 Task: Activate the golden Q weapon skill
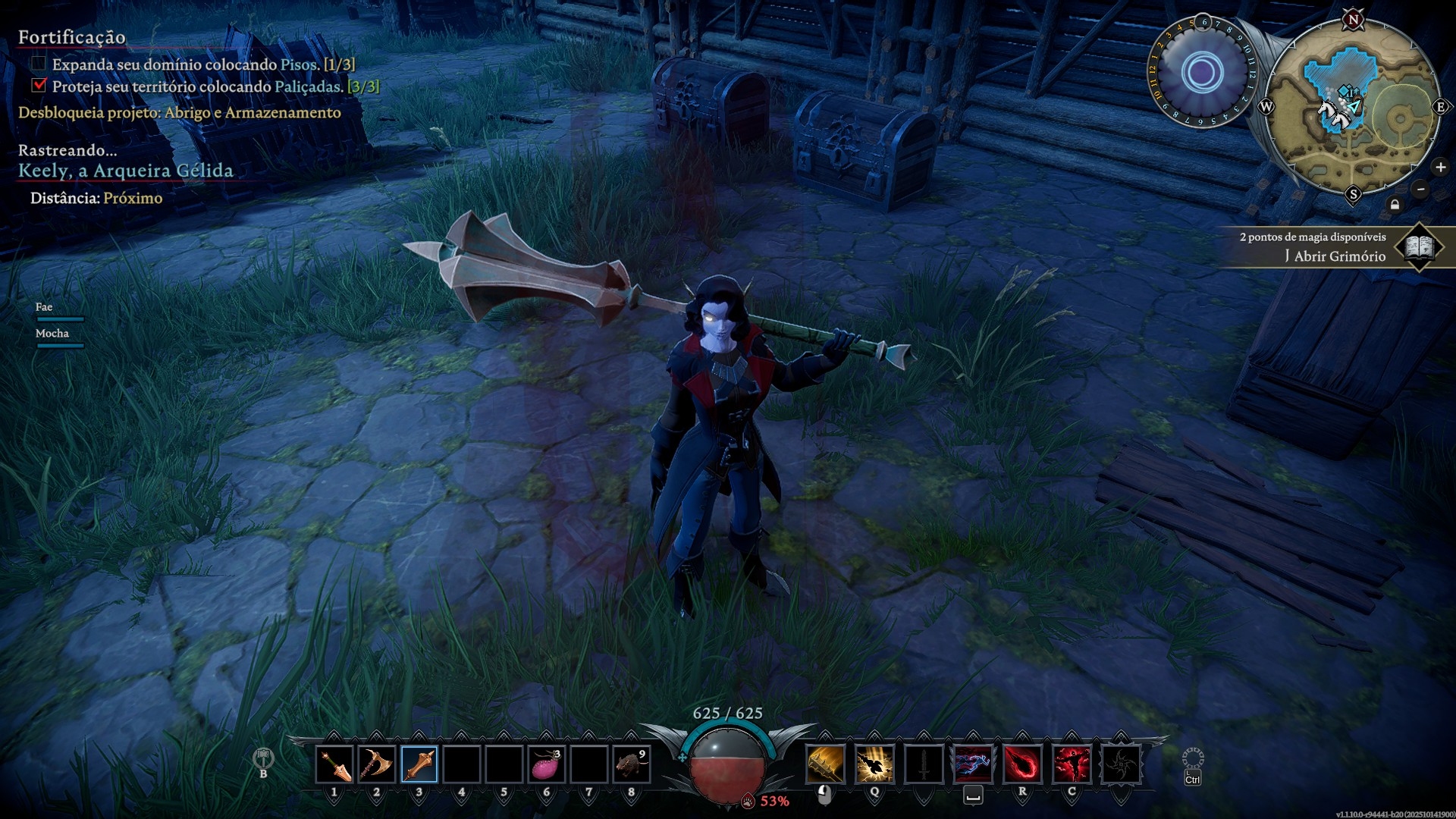[x=874, y=764]
